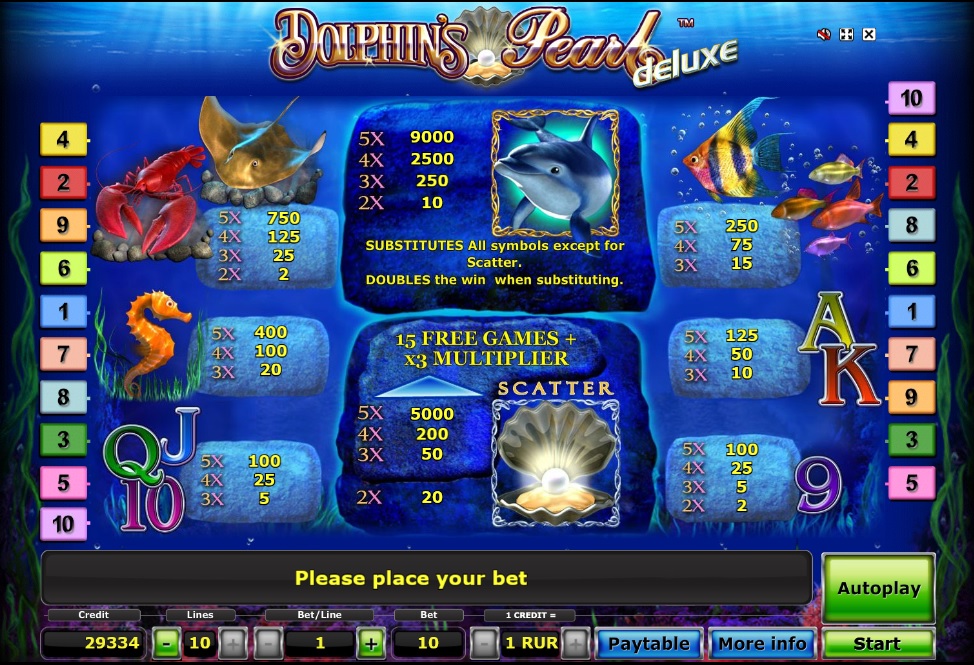Decrease the 1 Credit value
Screen dimensions: 974x665
pos(483,643)
